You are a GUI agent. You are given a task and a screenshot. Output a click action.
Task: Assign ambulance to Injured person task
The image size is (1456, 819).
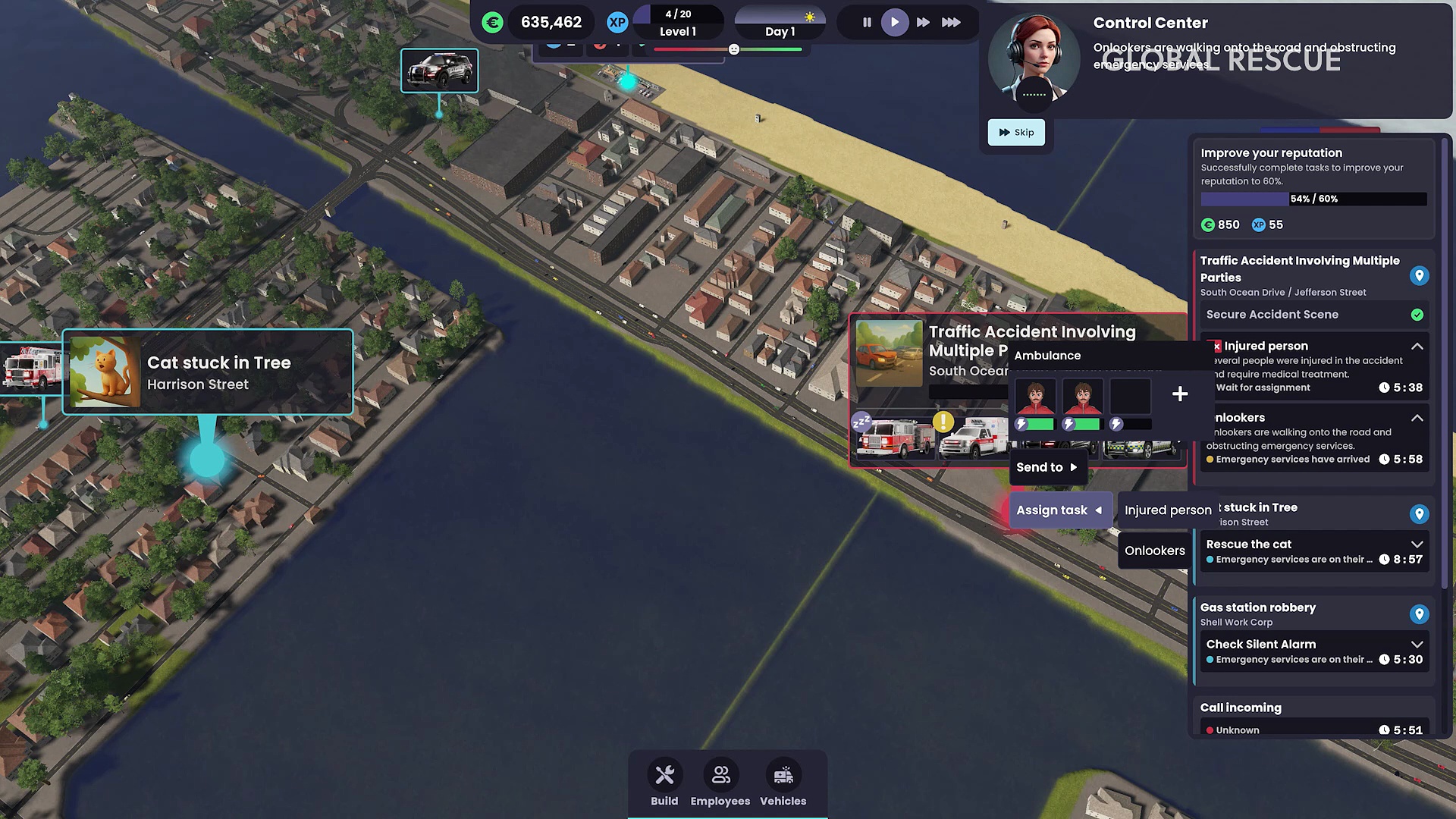pos(1167,510)
